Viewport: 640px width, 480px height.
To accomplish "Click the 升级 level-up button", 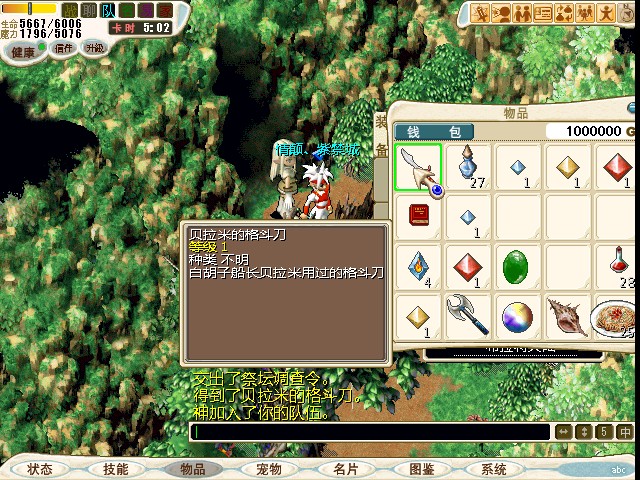I will [95, 47].
